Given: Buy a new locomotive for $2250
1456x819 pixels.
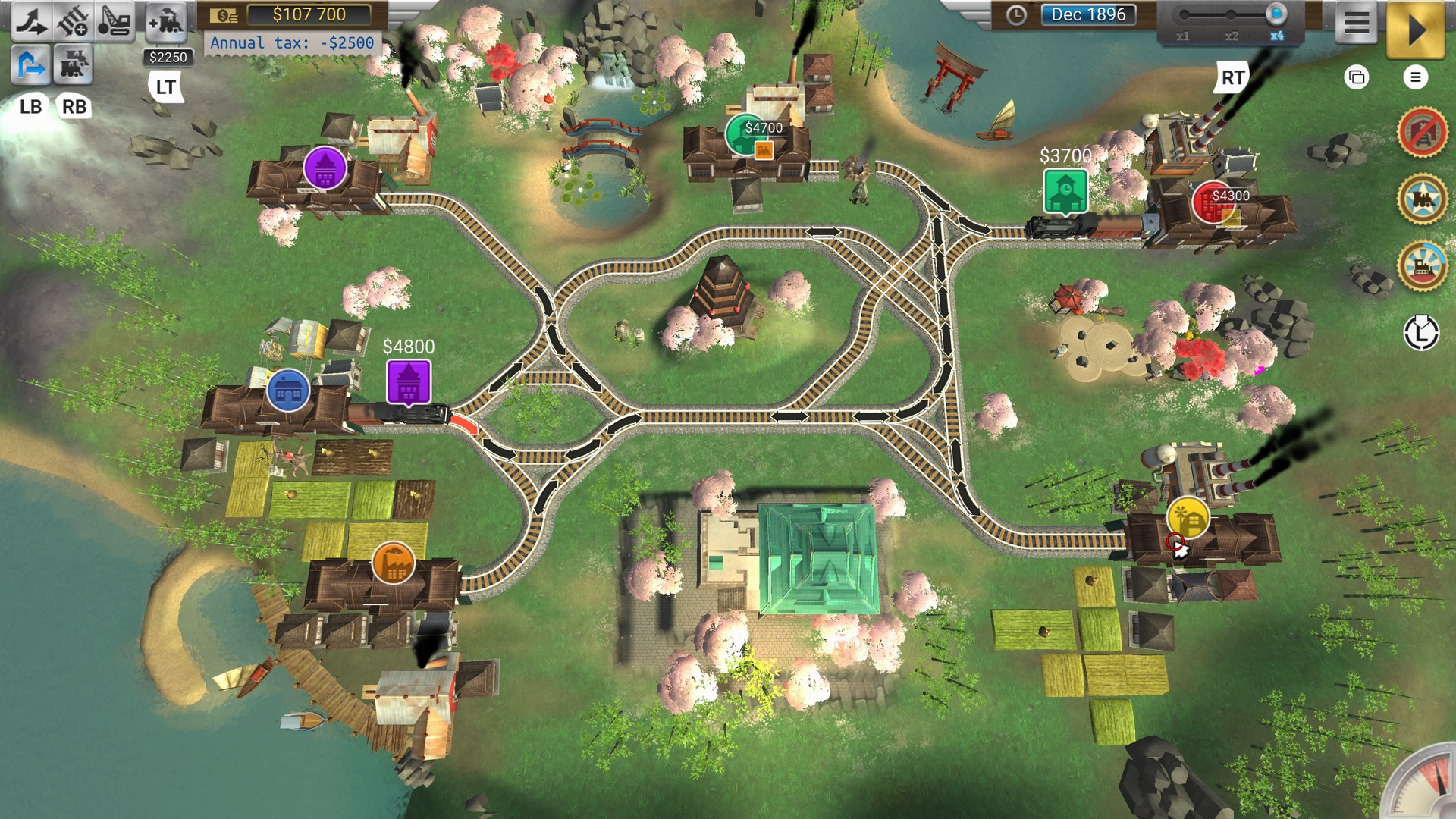Looking at the screenshot, I should [168, 22].
